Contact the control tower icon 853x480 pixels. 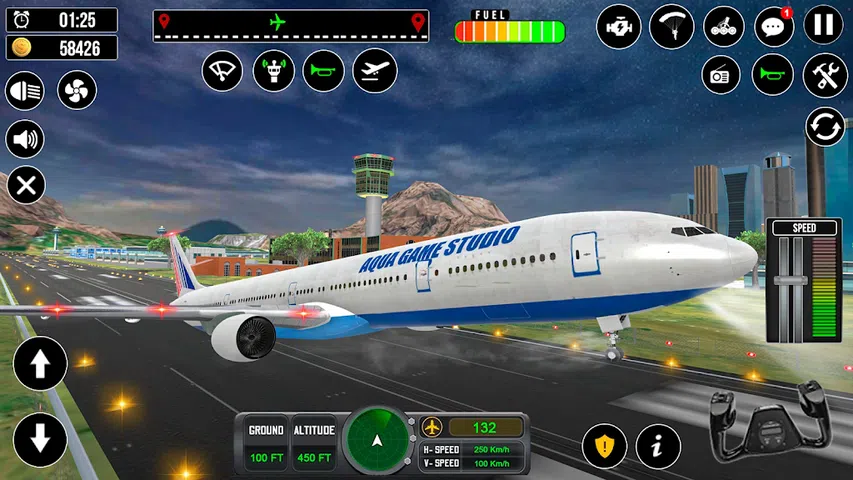[273, 71]
